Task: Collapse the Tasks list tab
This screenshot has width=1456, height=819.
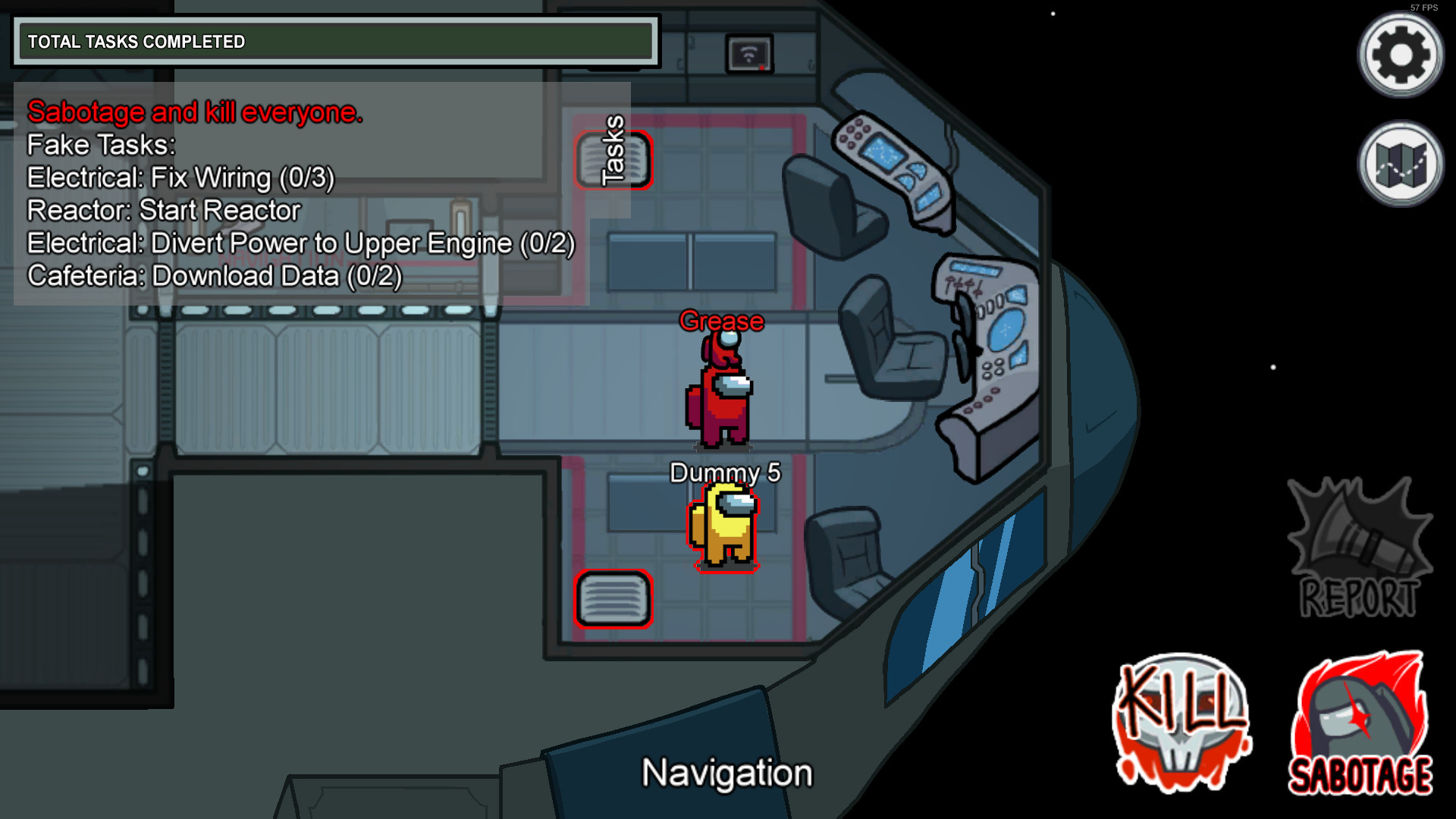Action: 611,150
